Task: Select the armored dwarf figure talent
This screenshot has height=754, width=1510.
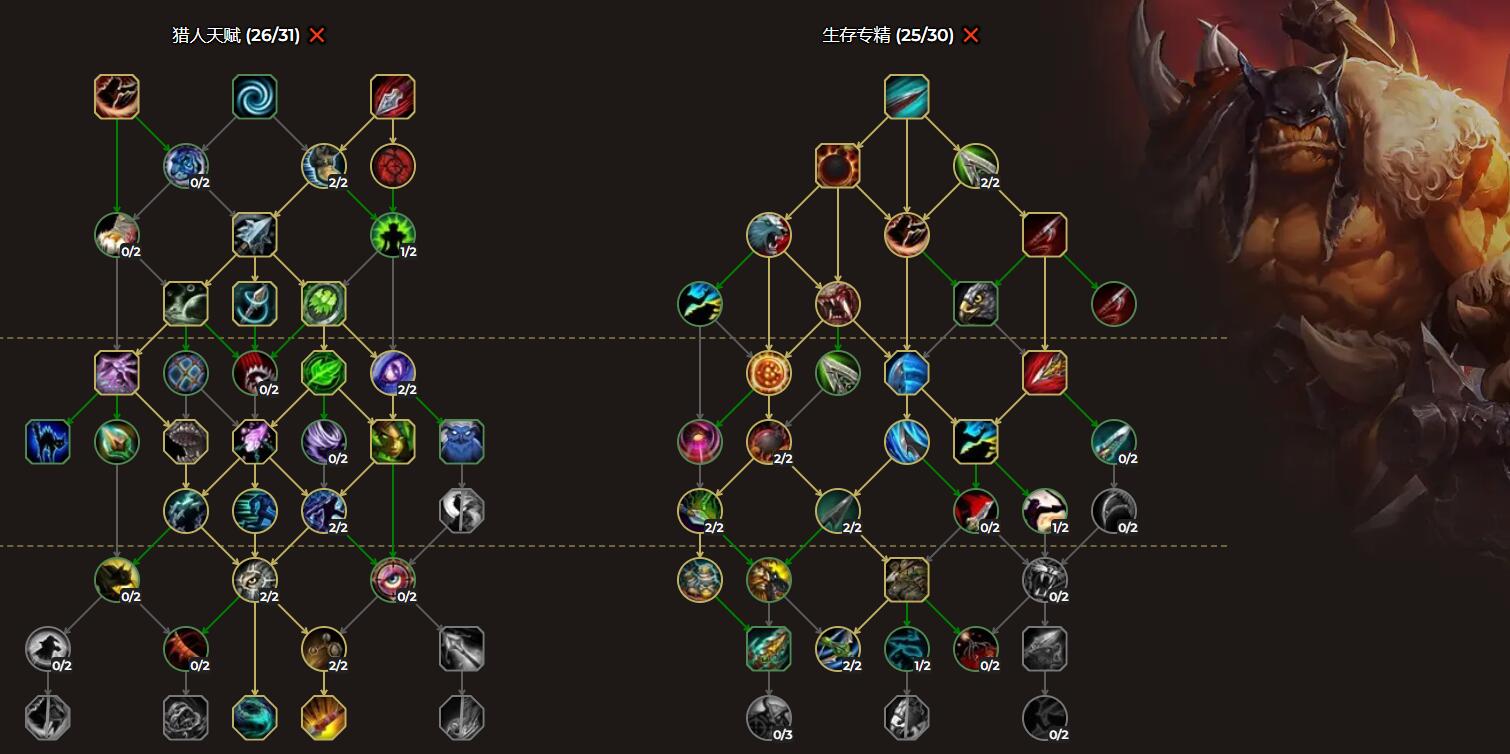Action: click(700, 580)
